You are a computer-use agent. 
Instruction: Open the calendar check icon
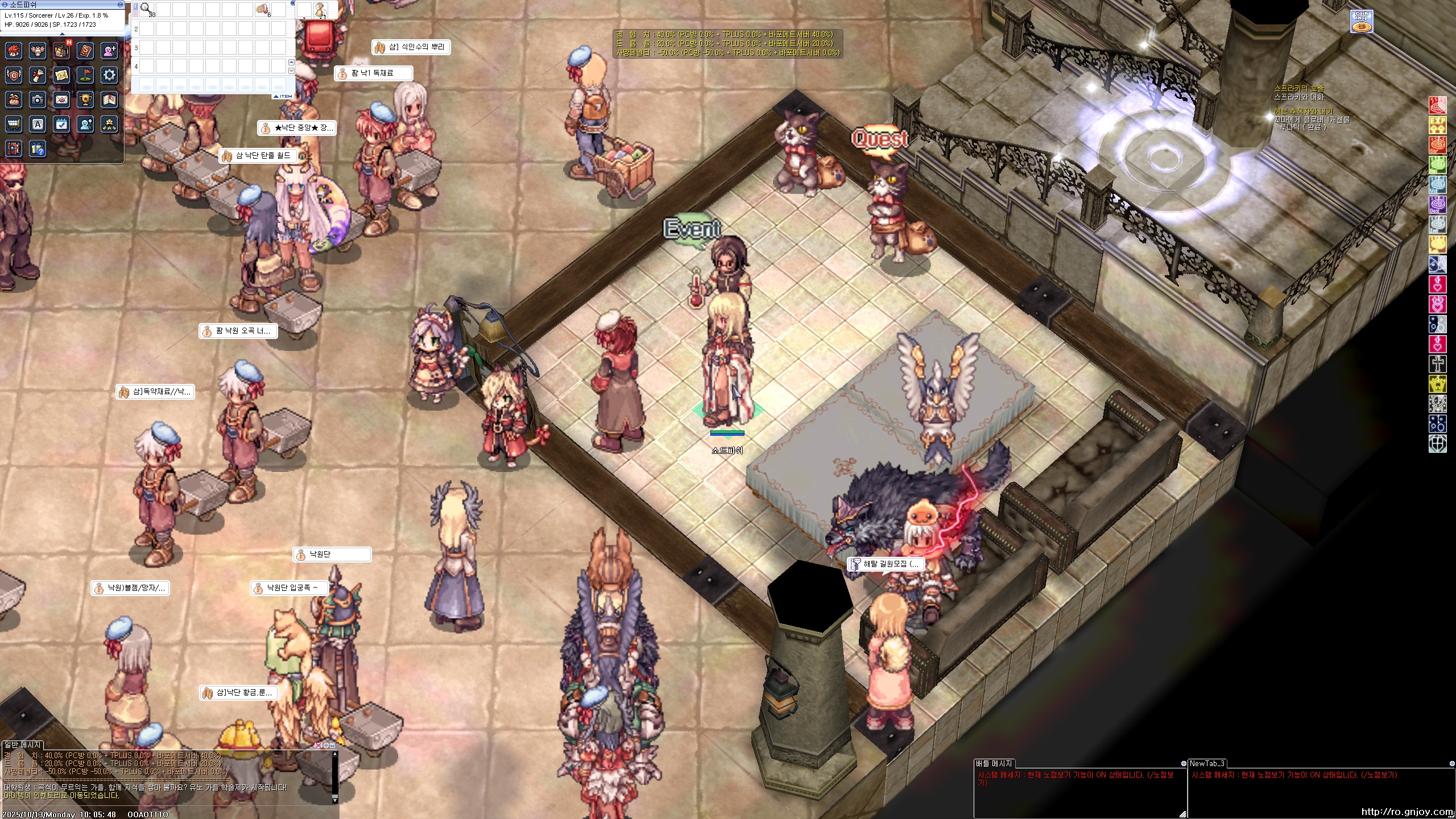(61, 124)
